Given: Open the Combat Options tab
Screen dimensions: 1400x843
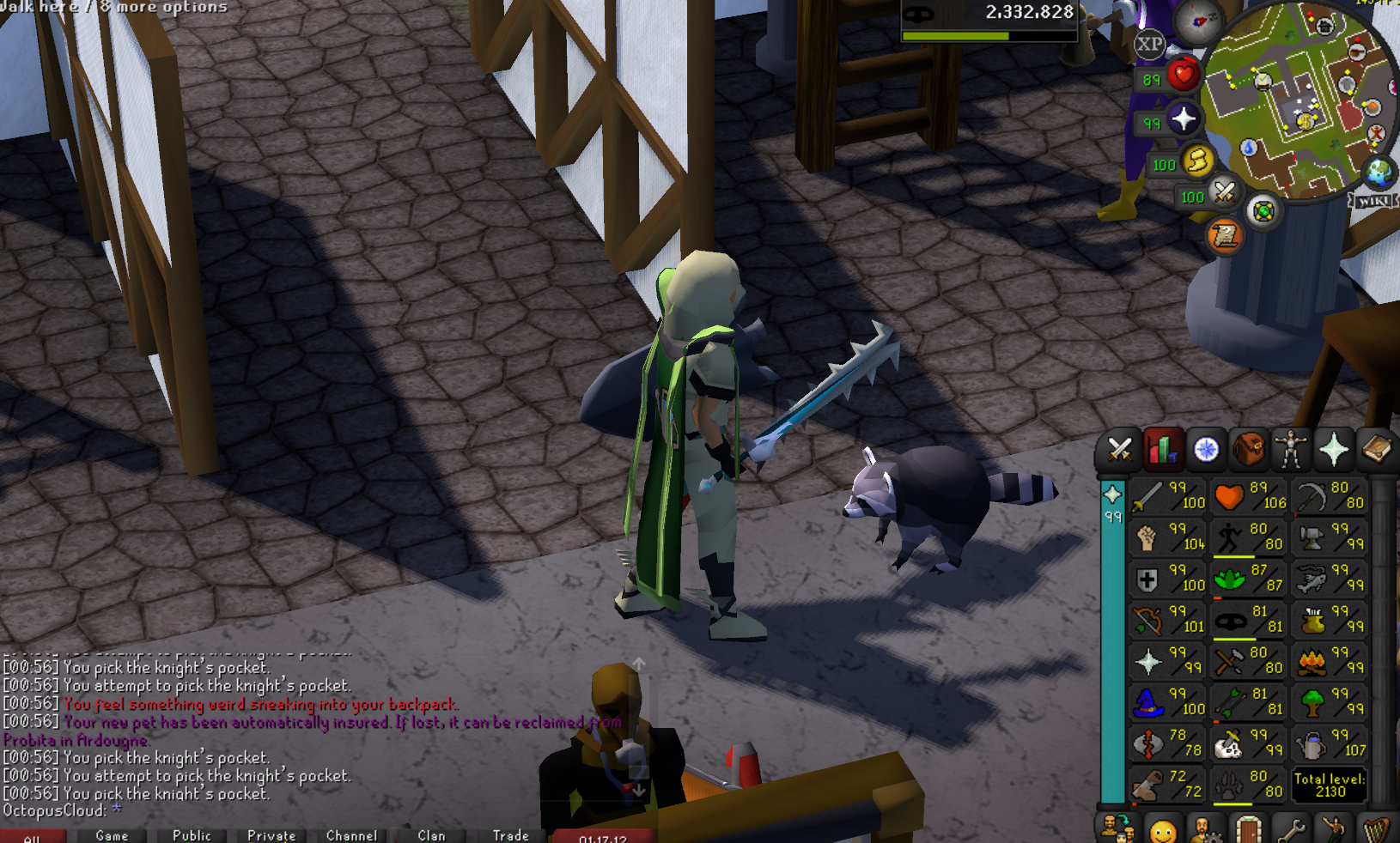Looking at the screenshot, I should [x=1119, y=449].
